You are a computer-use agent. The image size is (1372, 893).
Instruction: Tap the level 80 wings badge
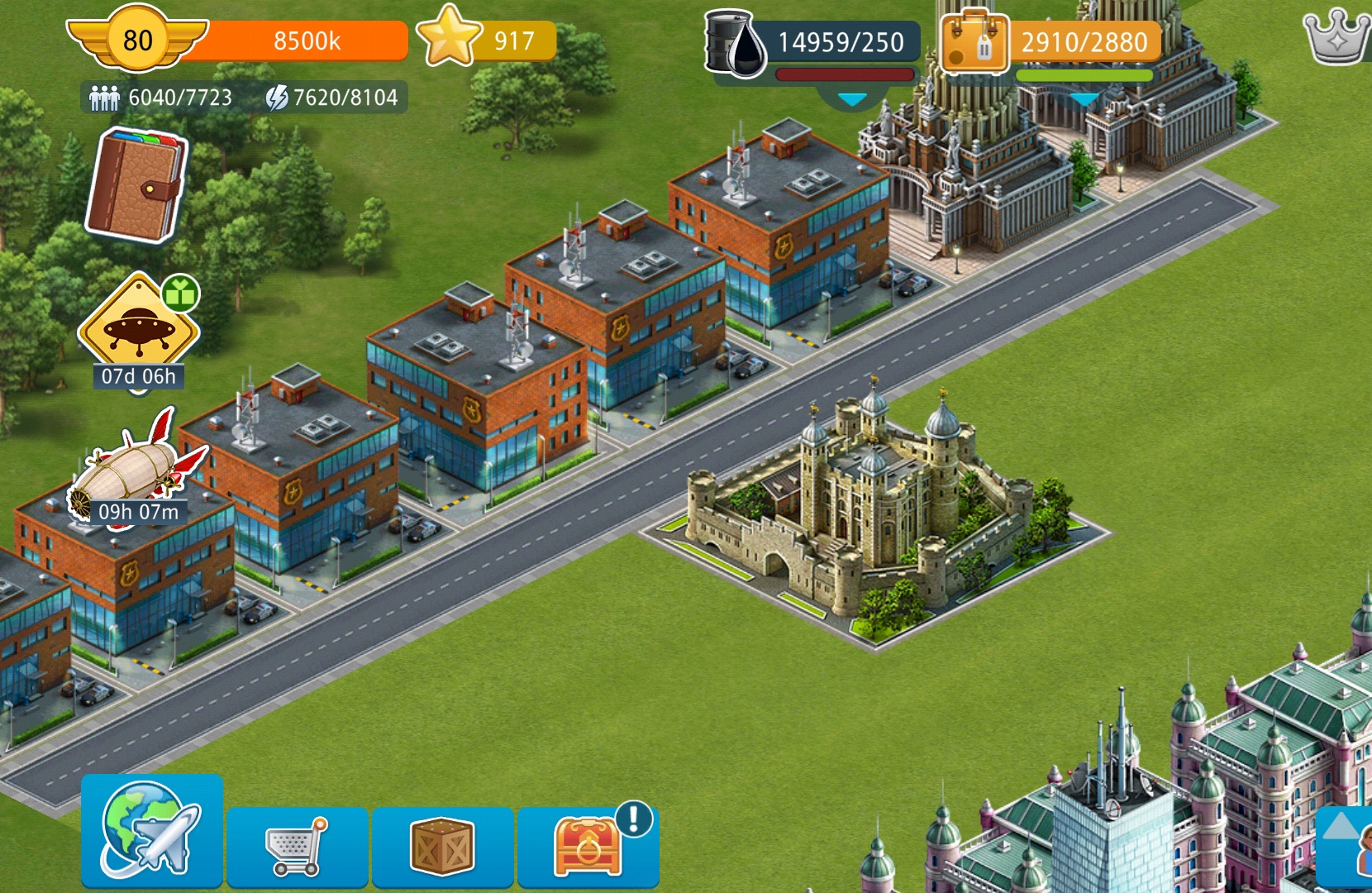tap(137, 40)
